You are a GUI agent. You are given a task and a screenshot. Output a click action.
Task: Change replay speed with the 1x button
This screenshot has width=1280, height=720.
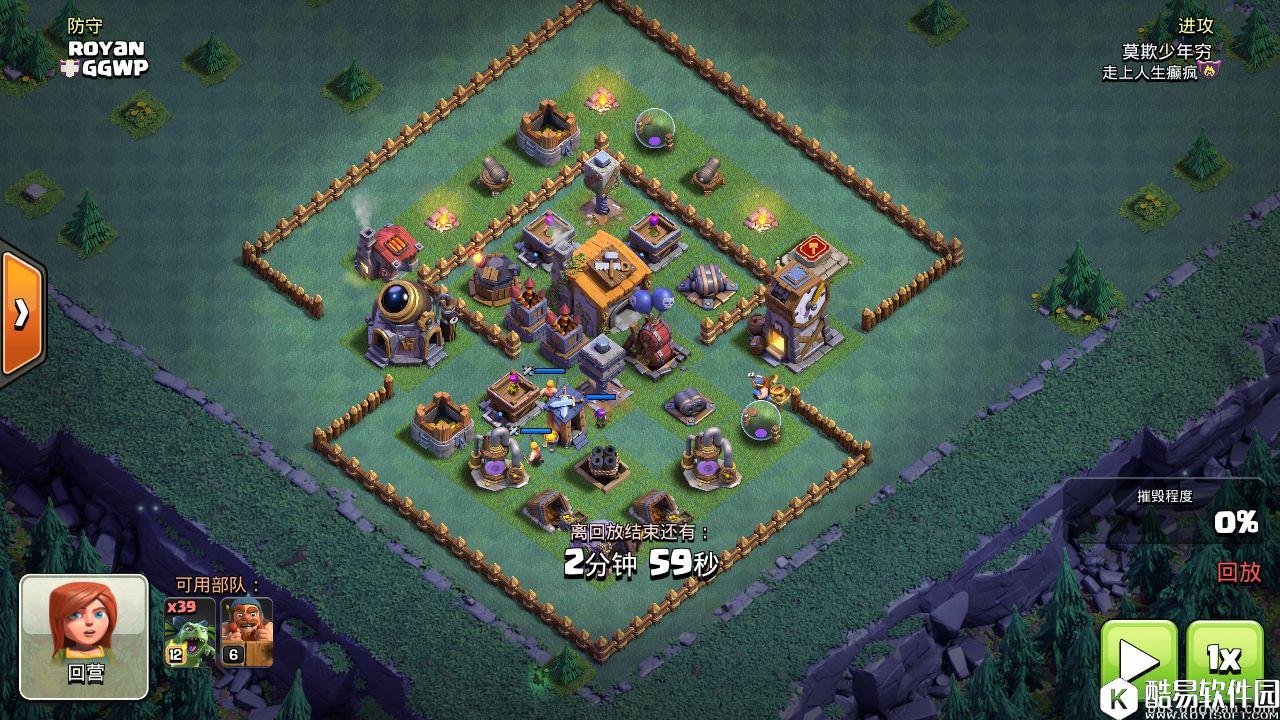pyautogui.click(x=1224, y=659)
